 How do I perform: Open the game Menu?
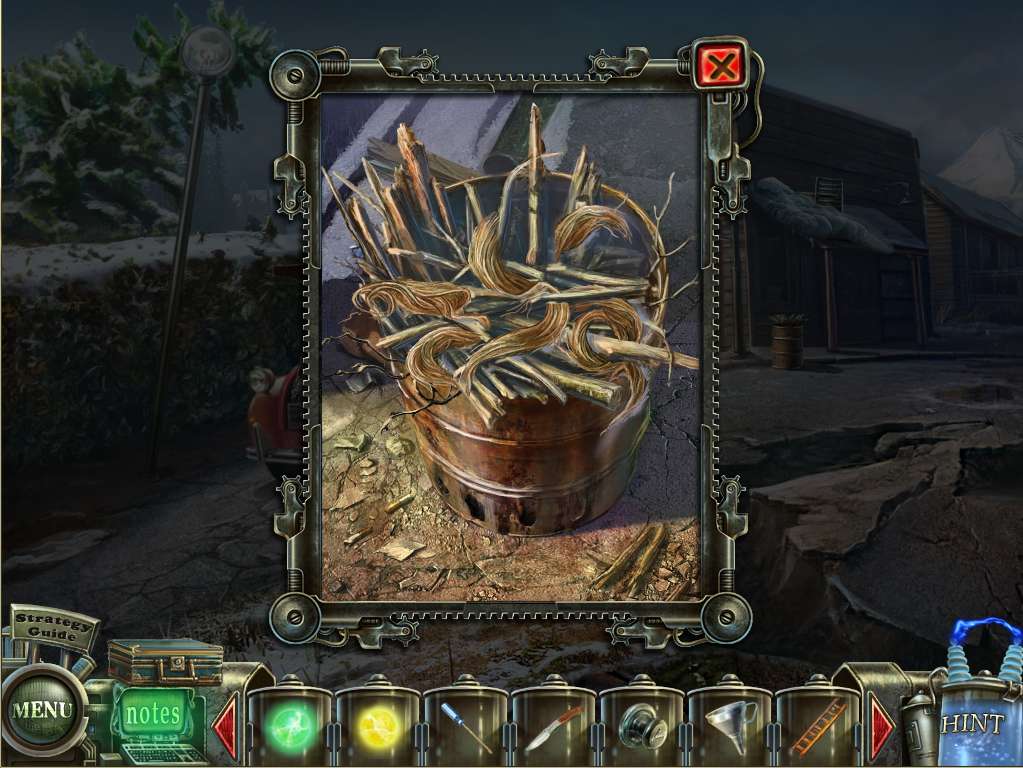pos(42,711)
